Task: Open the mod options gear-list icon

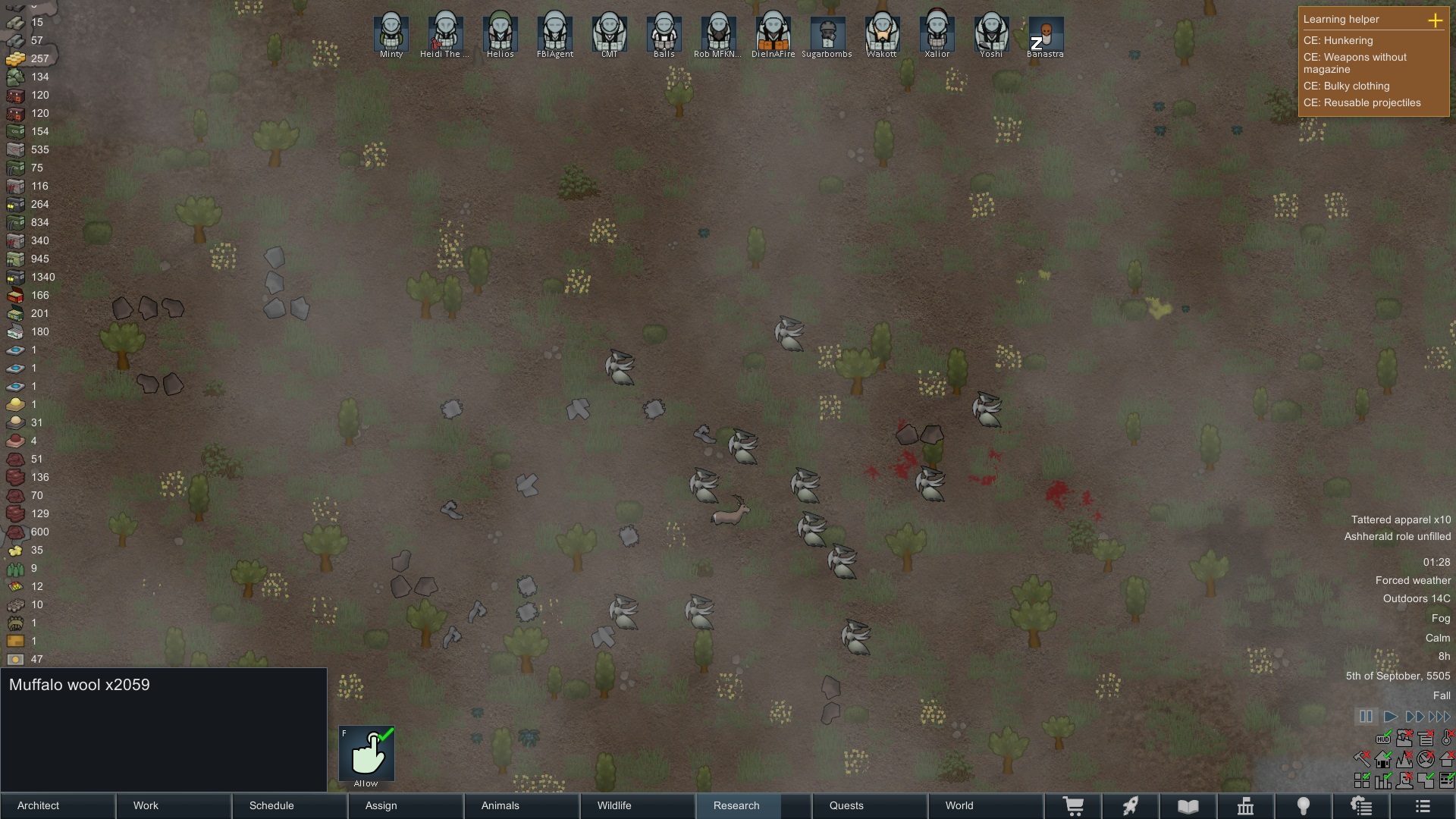Action: pyautogui.click(x=1361, y=806)
